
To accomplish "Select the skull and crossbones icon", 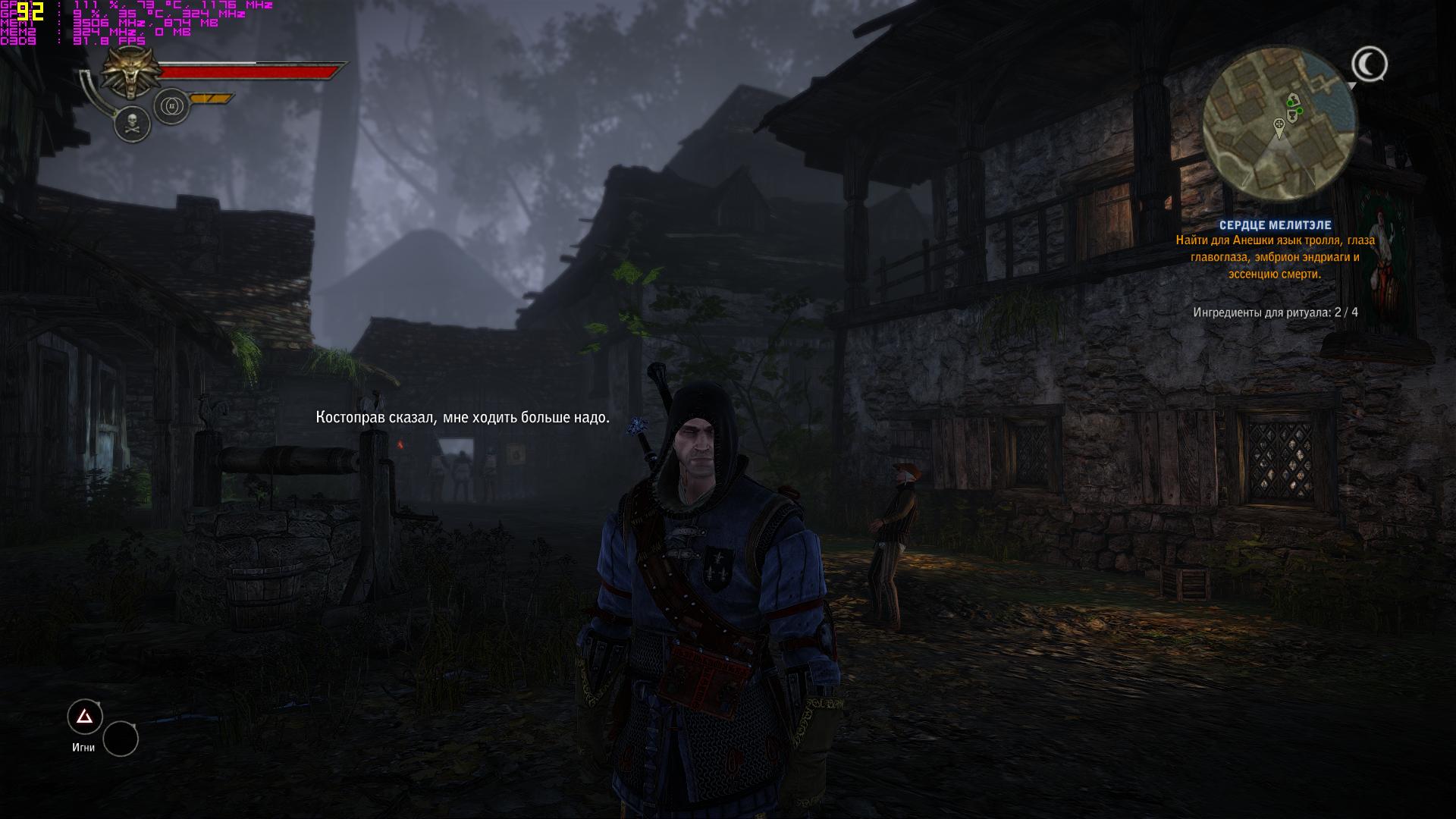I will [x=133, y=124].
